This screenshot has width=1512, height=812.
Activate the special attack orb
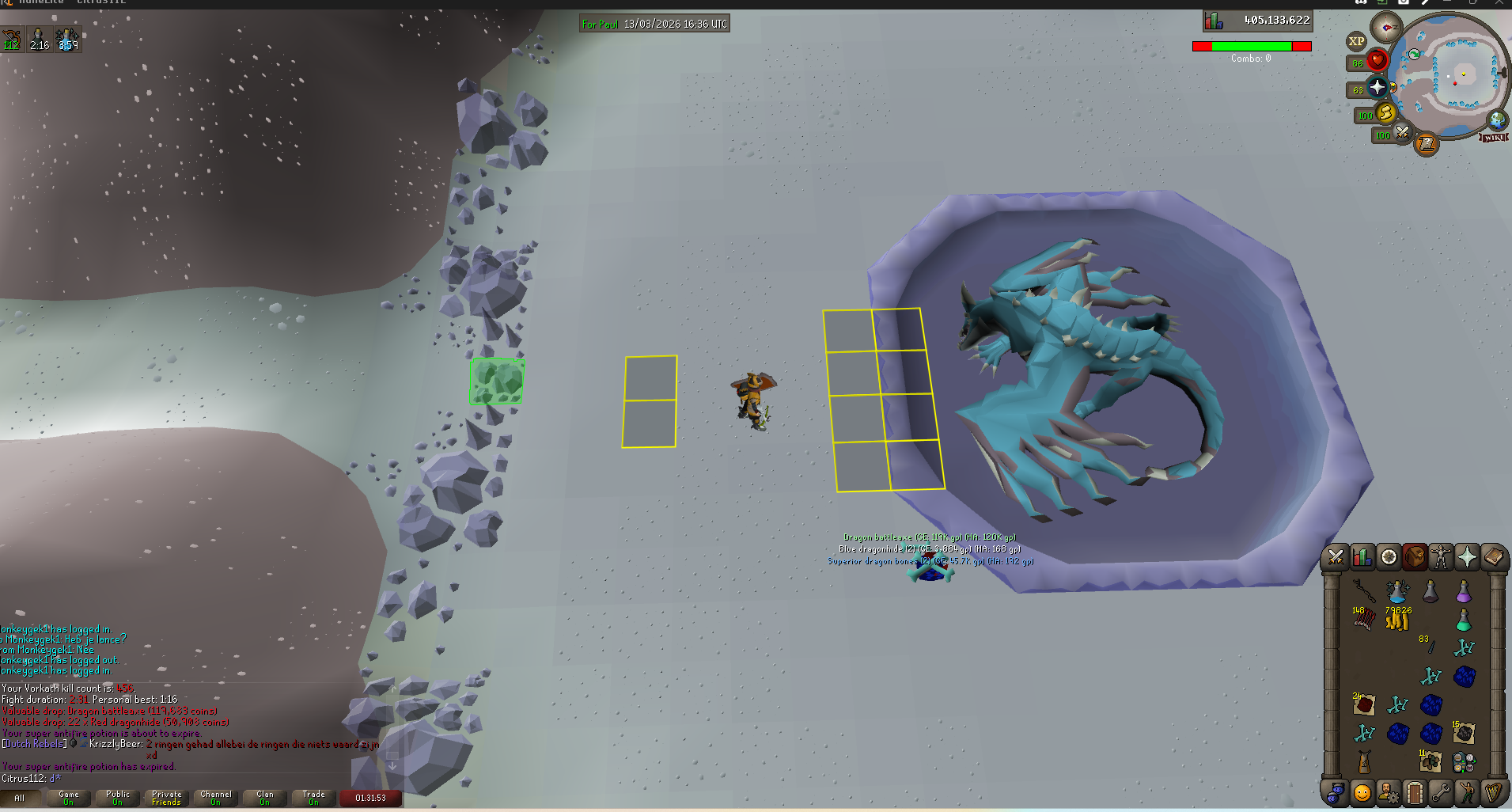coord(1402,132)
